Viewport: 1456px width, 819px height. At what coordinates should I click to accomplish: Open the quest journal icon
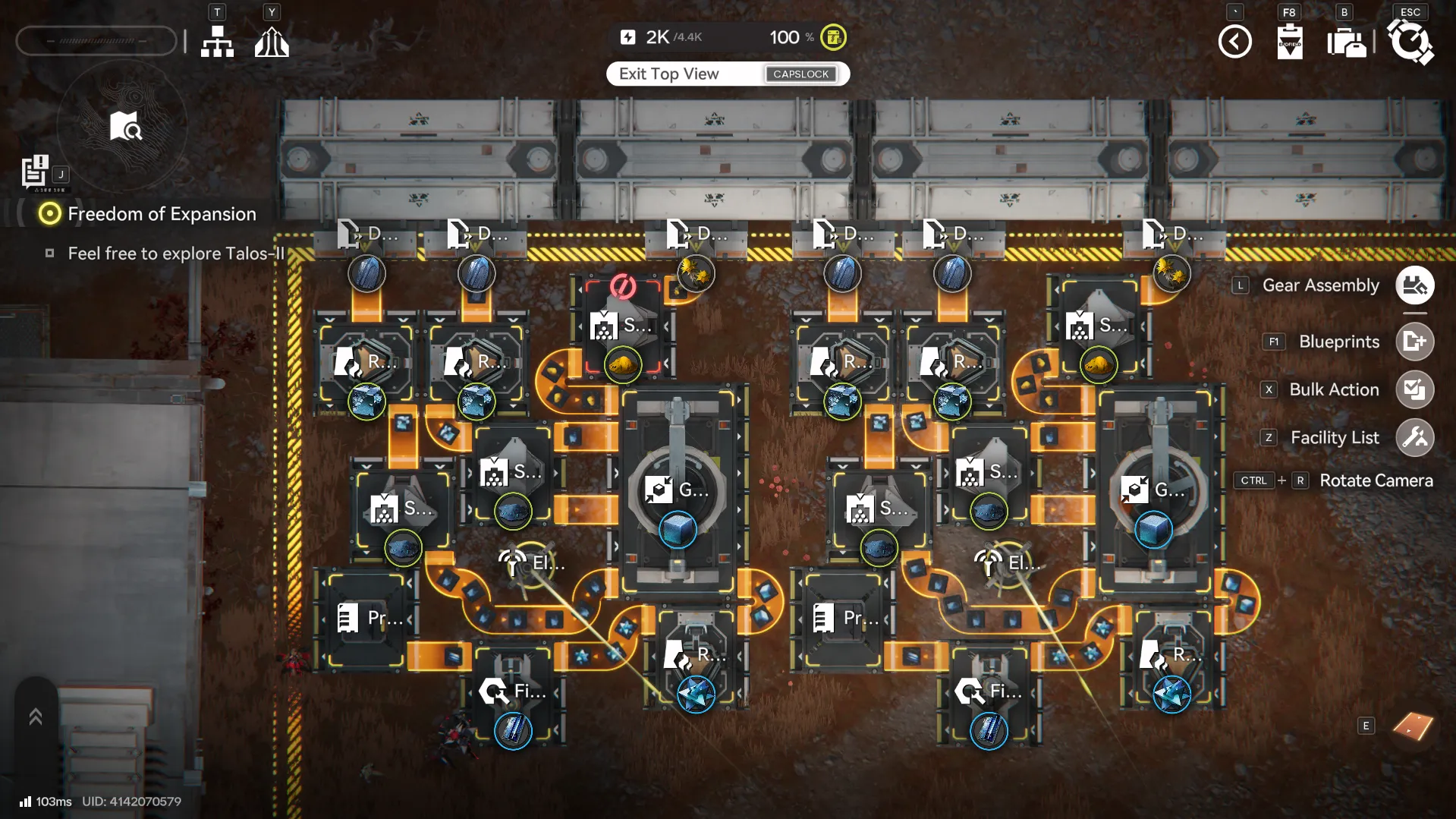(x=34, y=171)
